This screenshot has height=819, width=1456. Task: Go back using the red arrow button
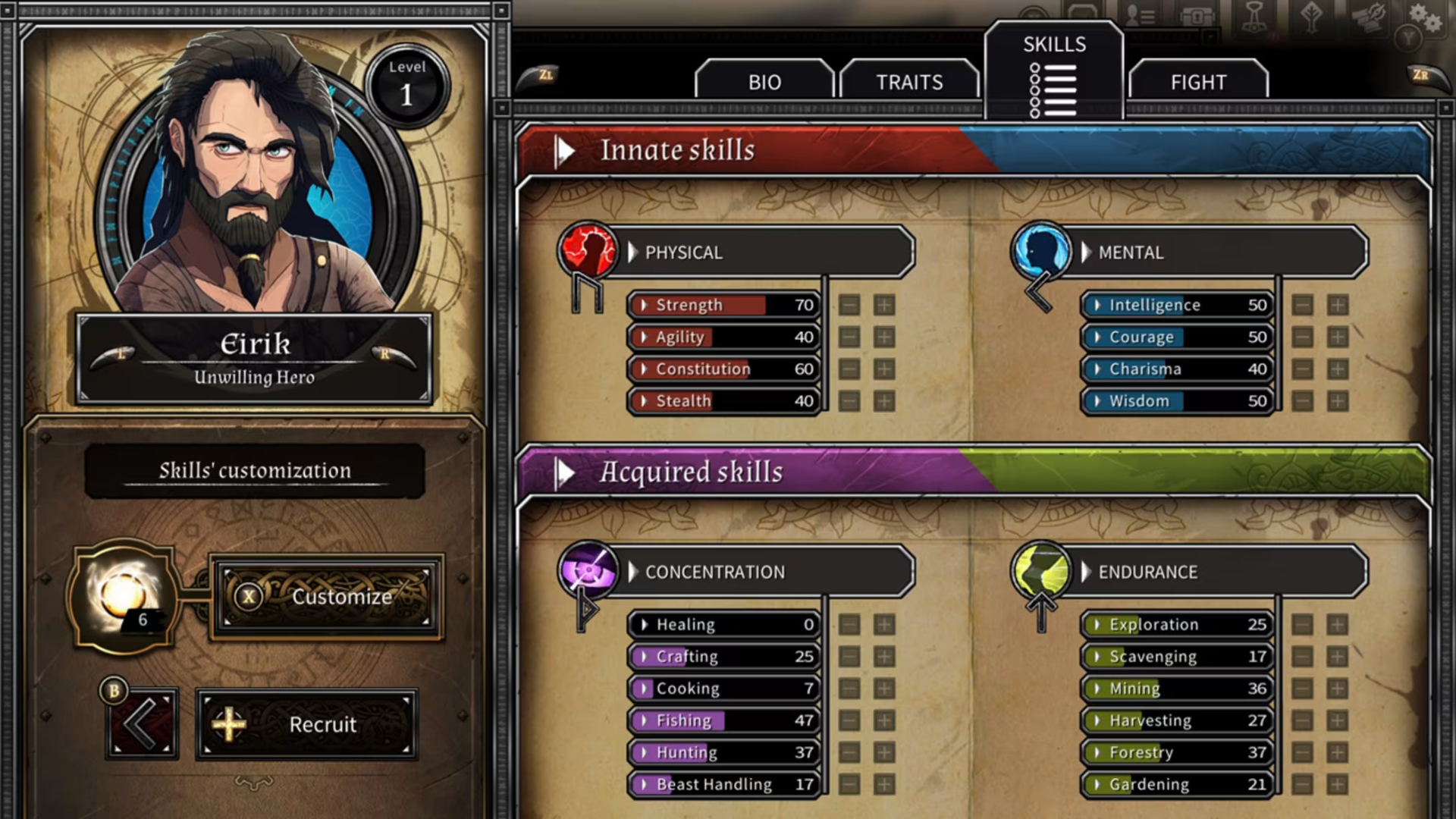click(142, 723)
